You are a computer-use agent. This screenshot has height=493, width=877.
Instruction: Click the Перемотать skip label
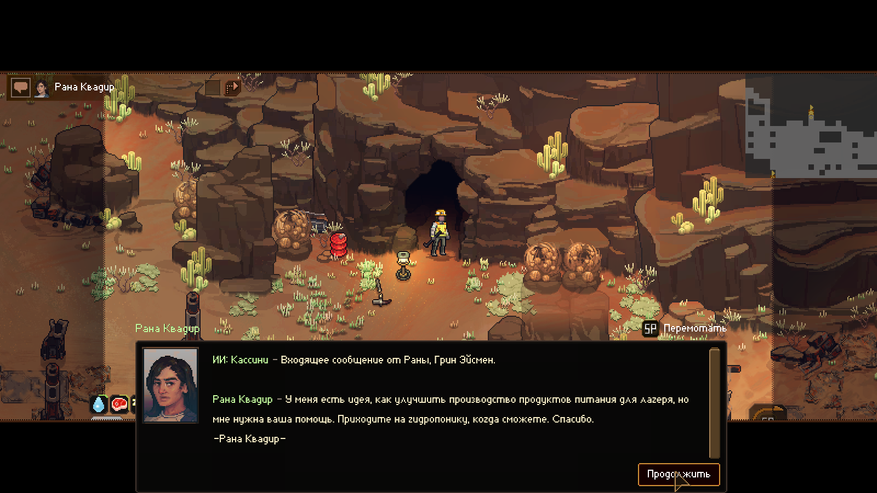[693, 328]
